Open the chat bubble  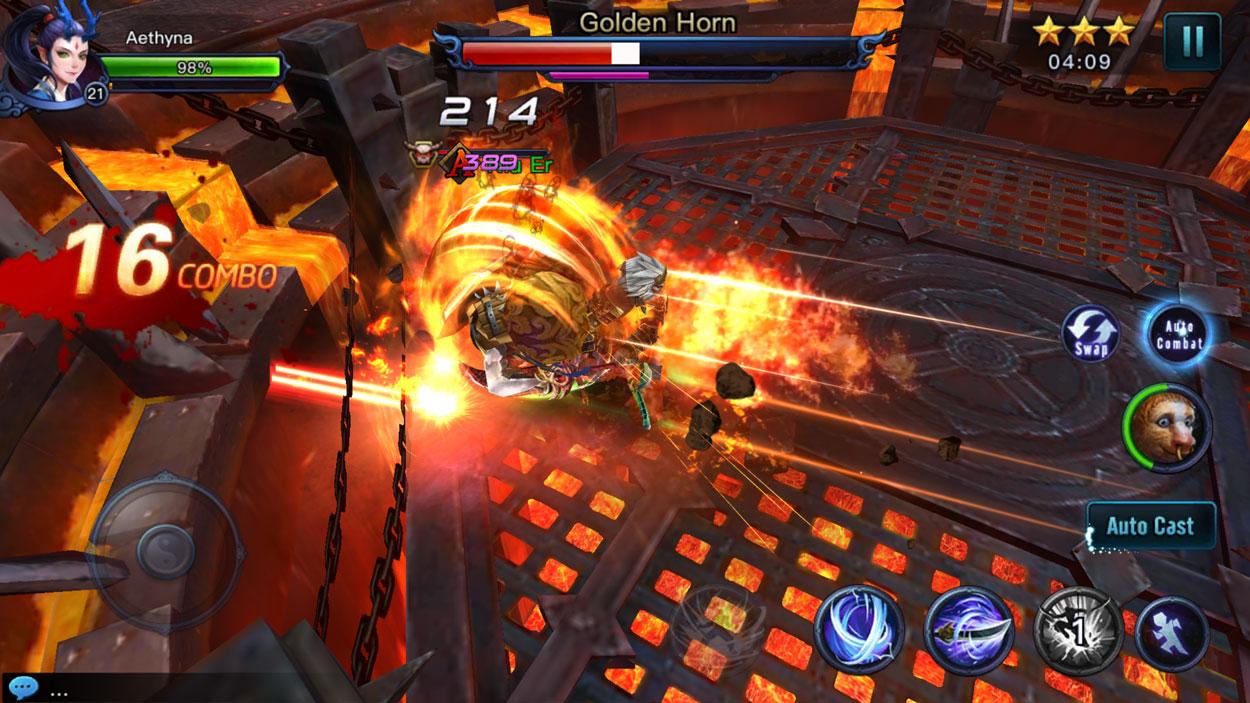(22, 689)
